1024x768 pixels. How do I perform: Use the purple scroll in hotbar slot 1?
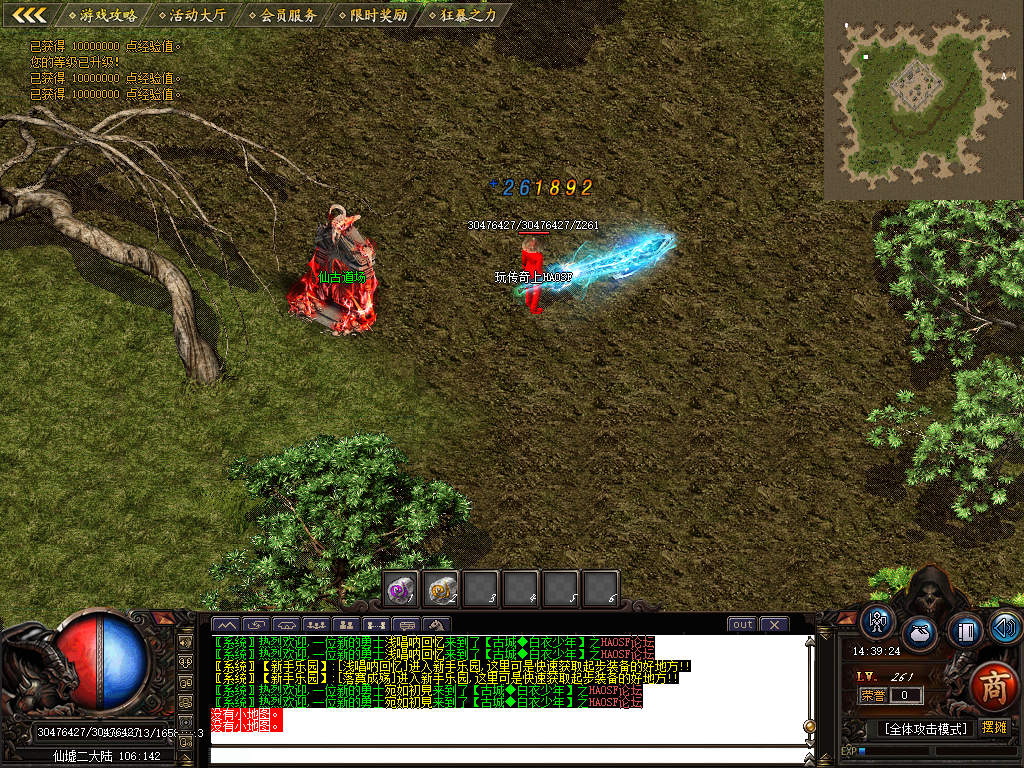[x=401, y=589]
